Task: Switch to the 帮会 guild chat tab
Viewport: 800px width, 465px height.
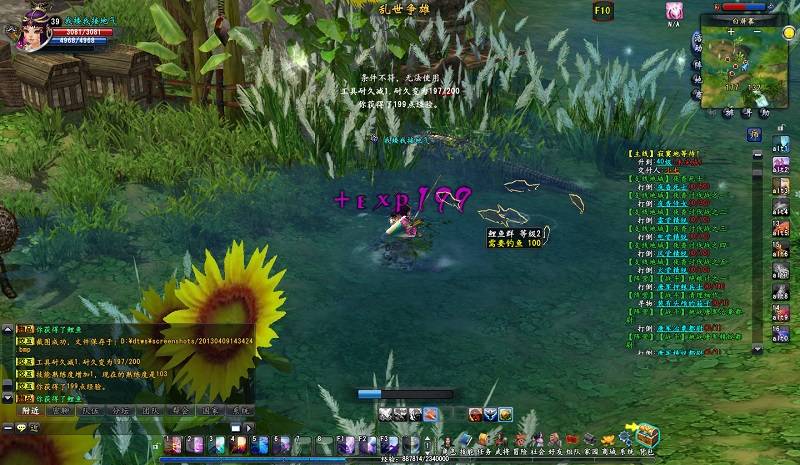Action: (180, 411)
